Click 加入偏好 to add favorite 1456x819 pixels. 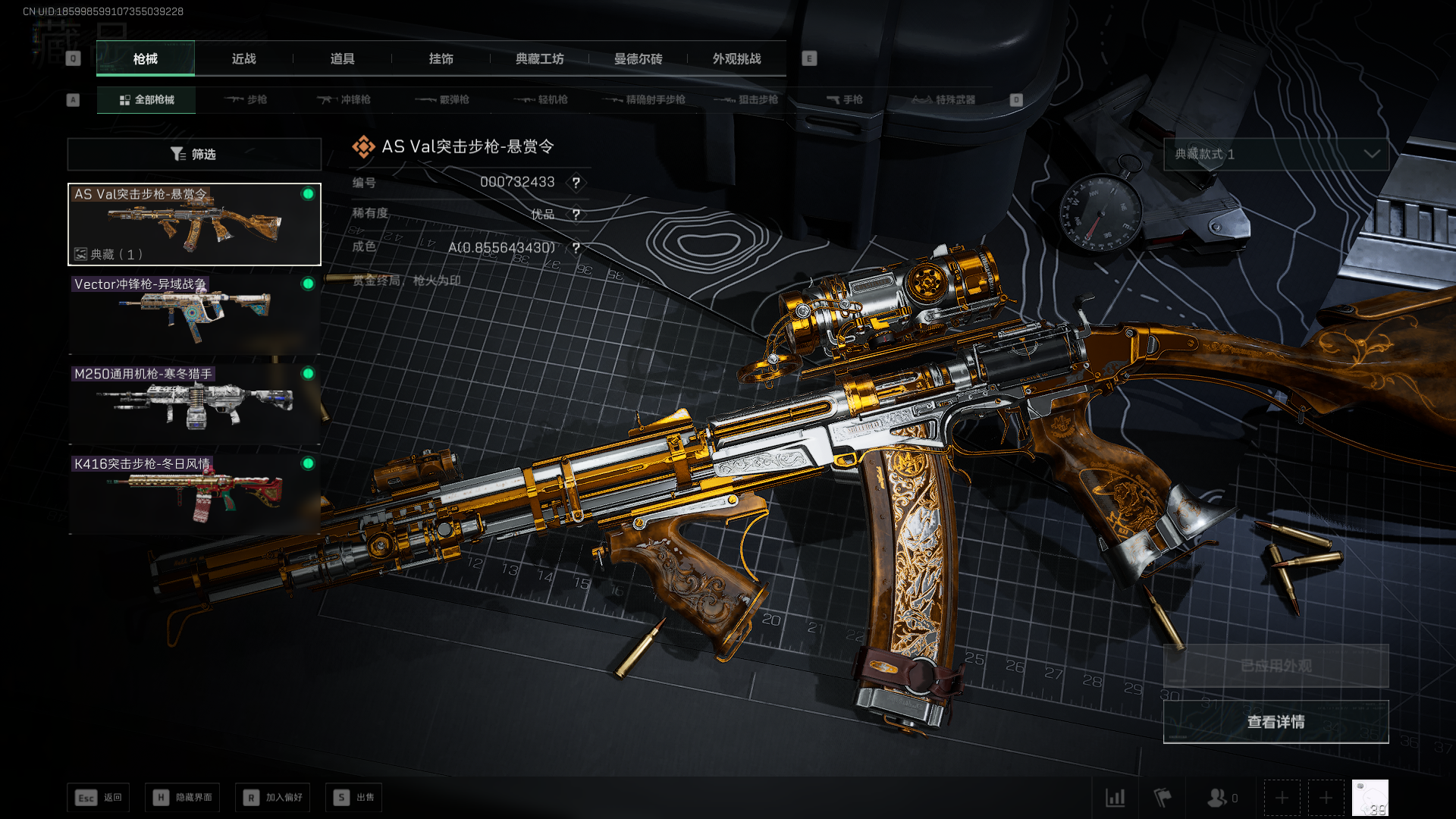pos(273,798)
